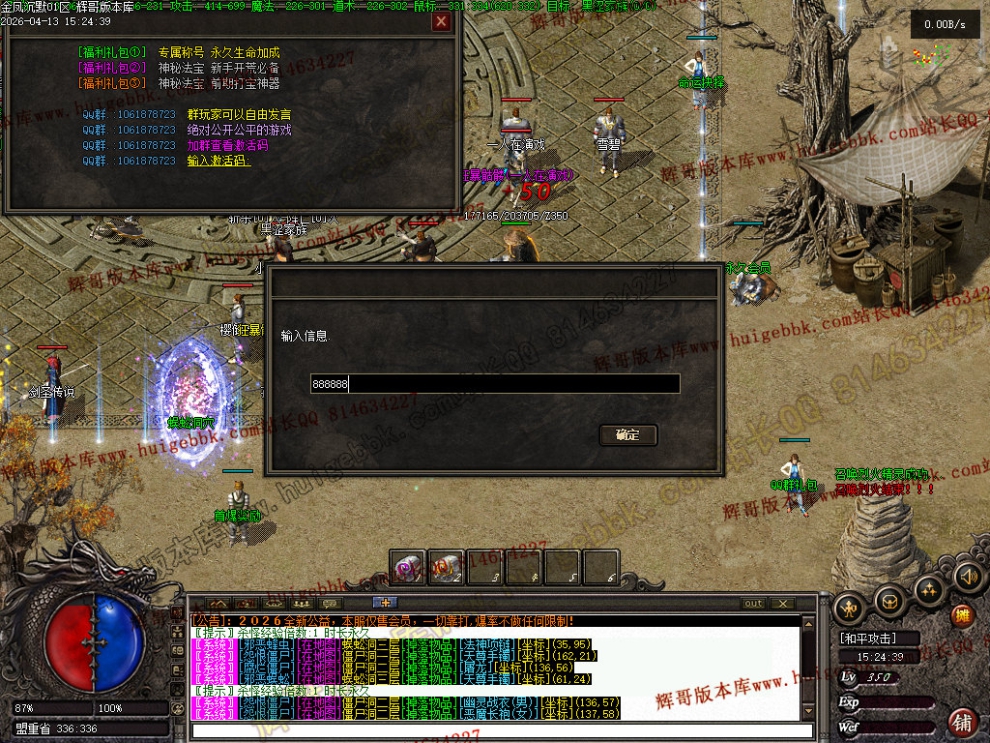
Task: Close the welfare gift pack panel
Action: click(x=441, y=21)
